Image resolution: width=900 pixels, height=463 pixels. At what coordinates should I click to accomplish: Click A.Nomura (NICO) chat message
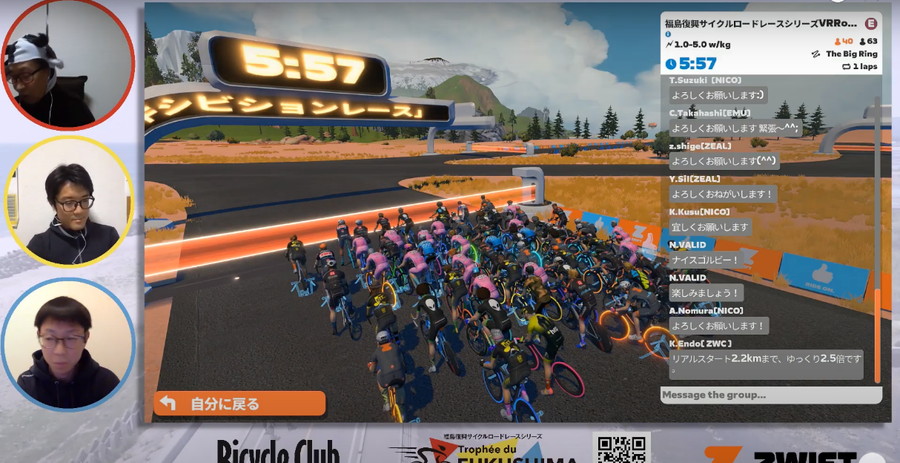pos(719,325)
